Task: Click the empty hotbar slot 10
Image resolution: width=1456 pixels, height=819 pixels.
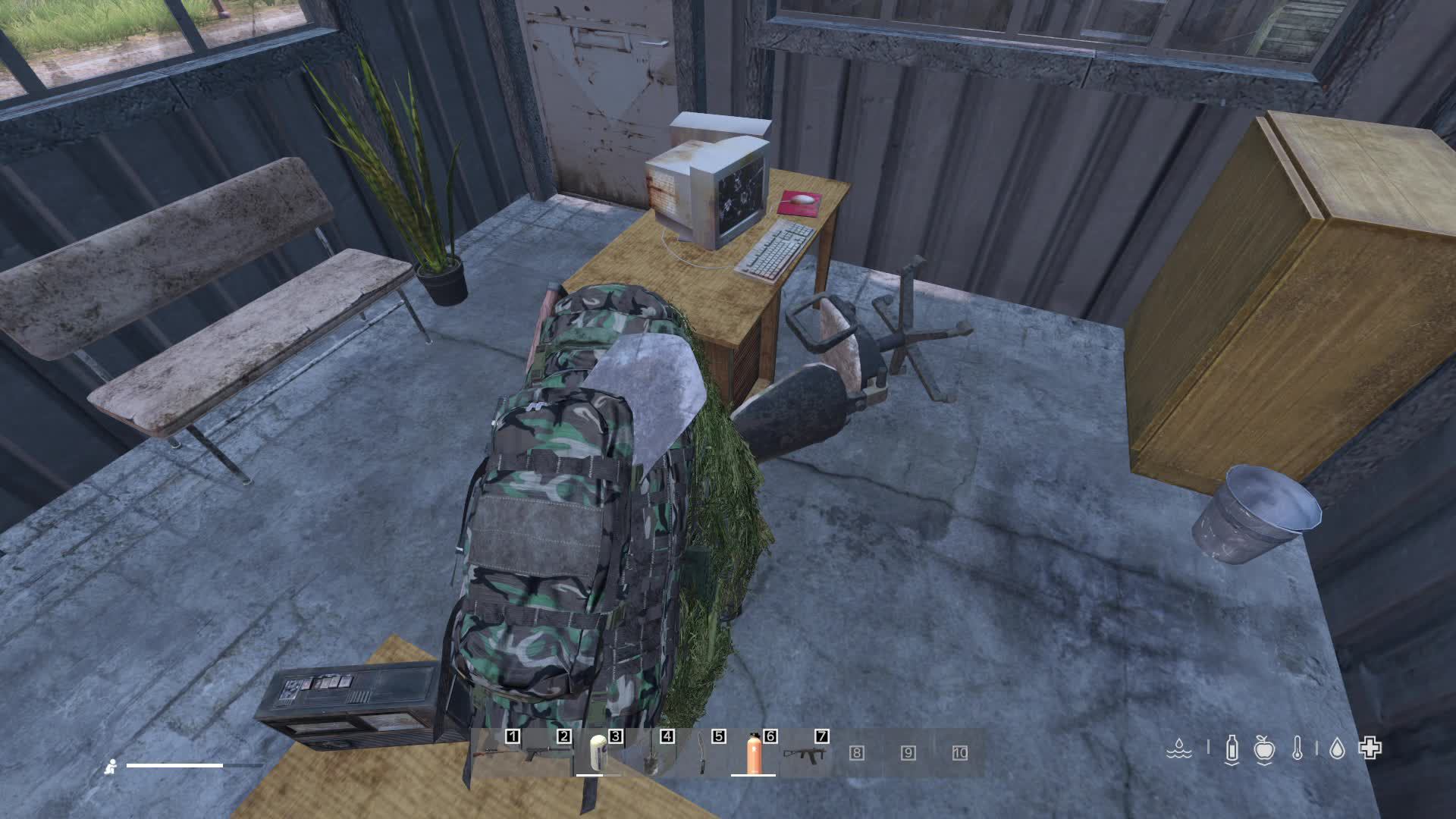Action: click(x=960, y=753)
